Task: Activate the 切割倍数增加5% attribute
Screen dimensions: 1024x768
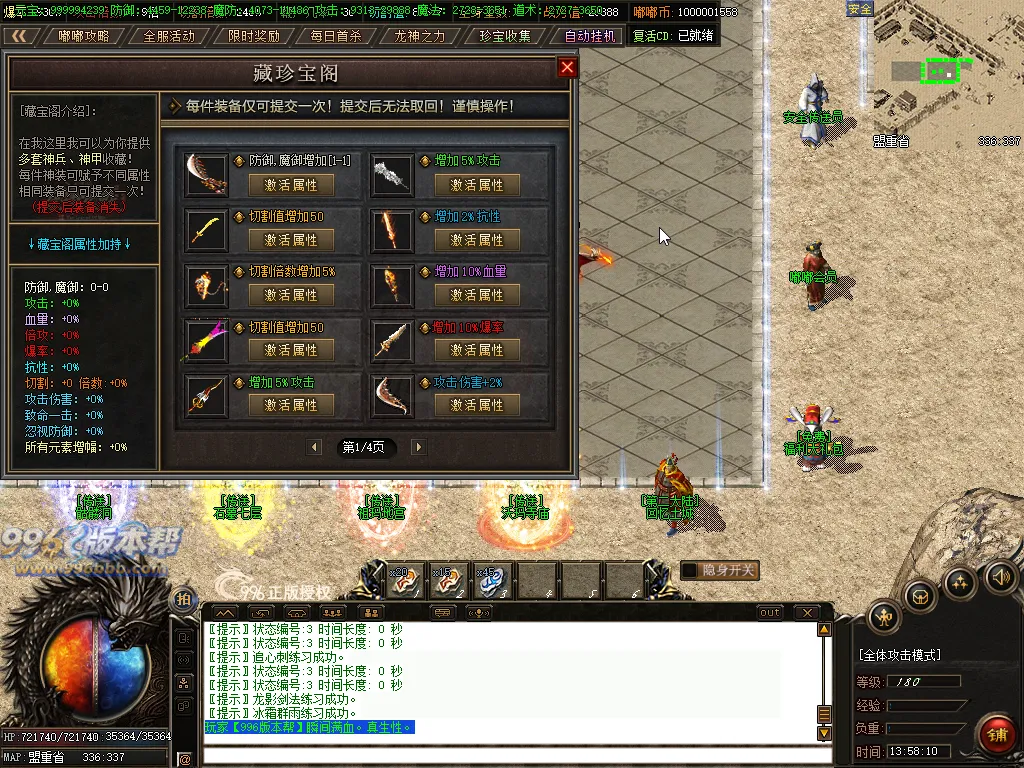Action: [291, 295]
